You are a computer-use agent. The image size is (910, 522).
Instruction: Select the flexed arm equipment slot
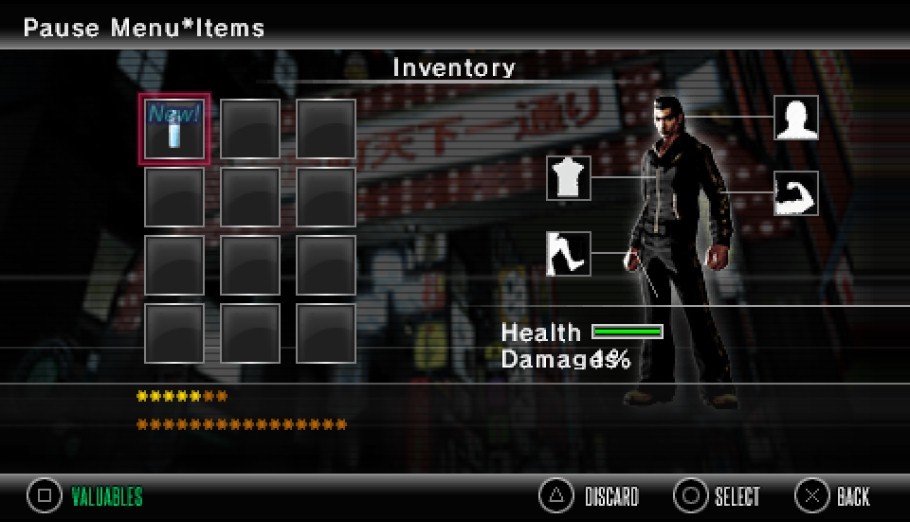[796, 194]
